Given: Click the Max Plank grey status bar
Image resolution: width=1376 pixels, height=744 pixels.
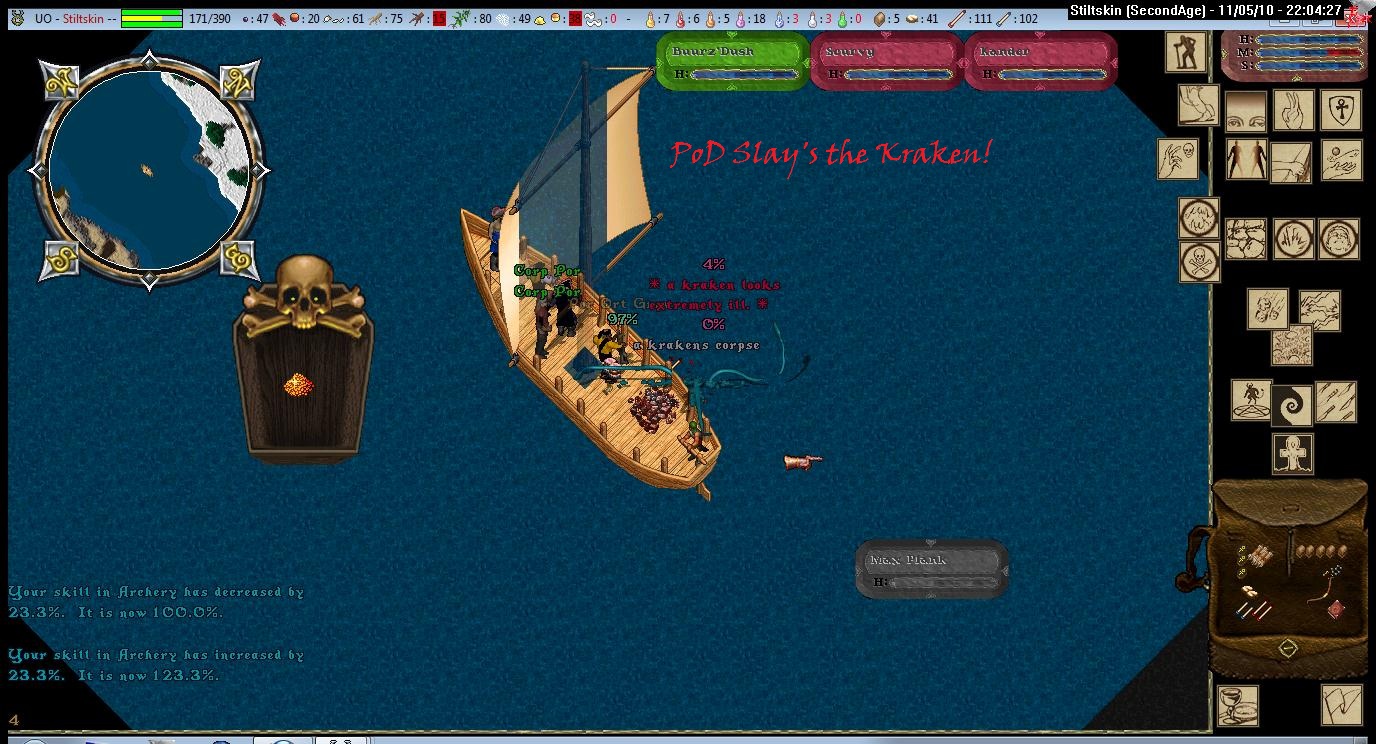Looking at the screenshot, I should [x=931, y=570].
